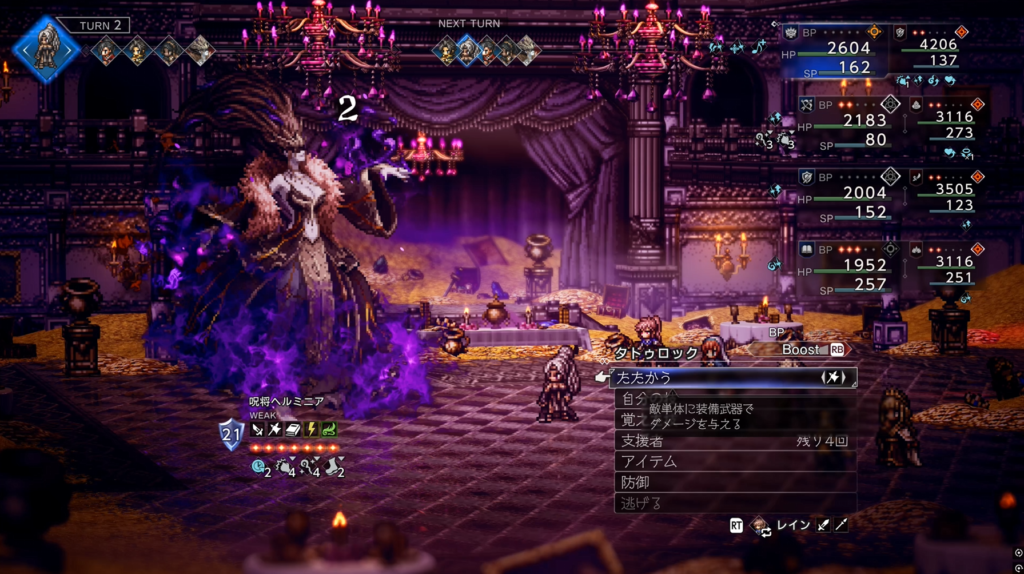Click the blue shield points badge showing 21
This screenshot has height=574, width=1024.
coord(231,434)
